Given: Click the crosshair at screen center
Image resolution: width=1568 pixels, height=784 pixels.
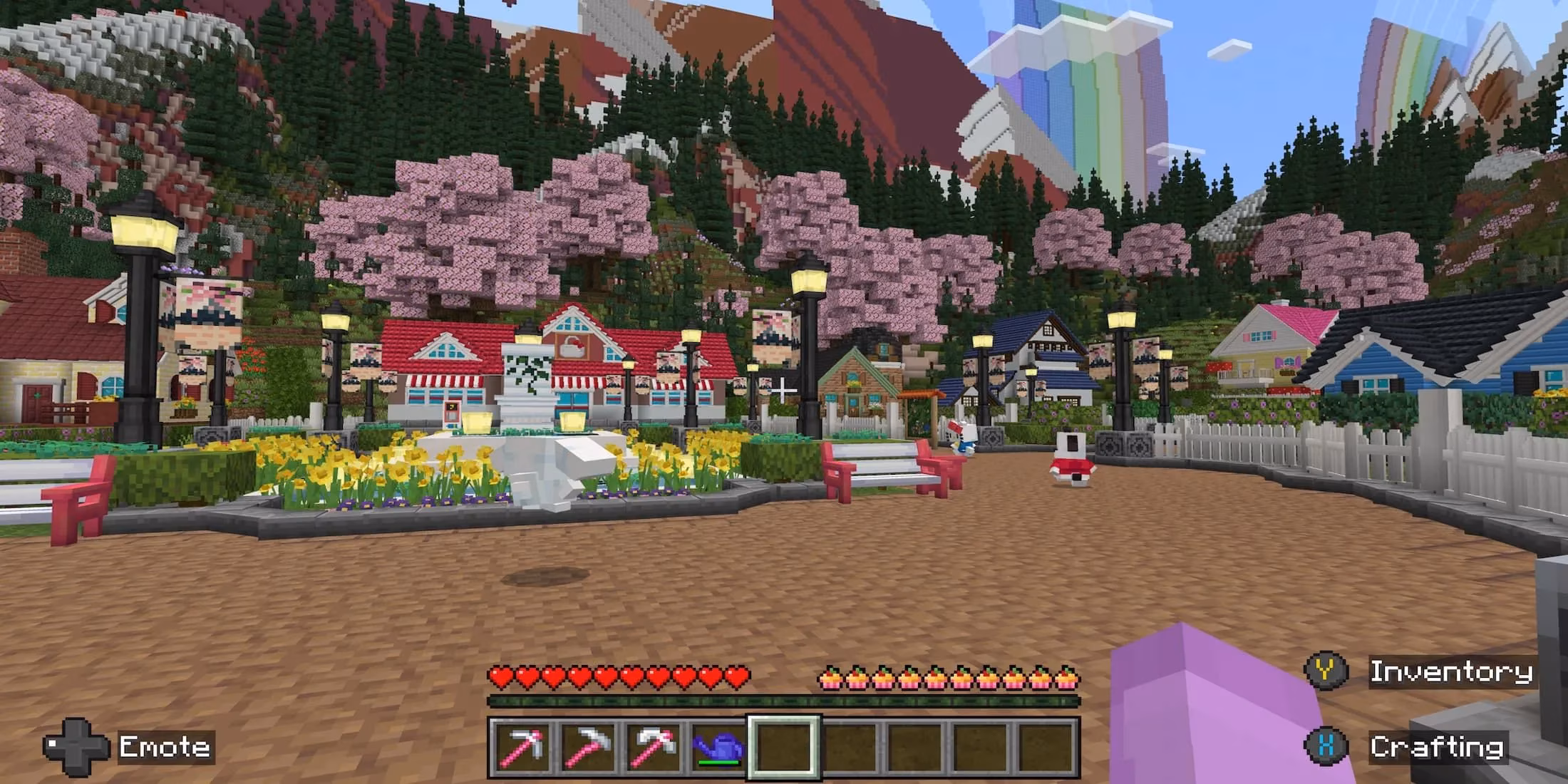Looking at the screenshot, I should (784, 388).
